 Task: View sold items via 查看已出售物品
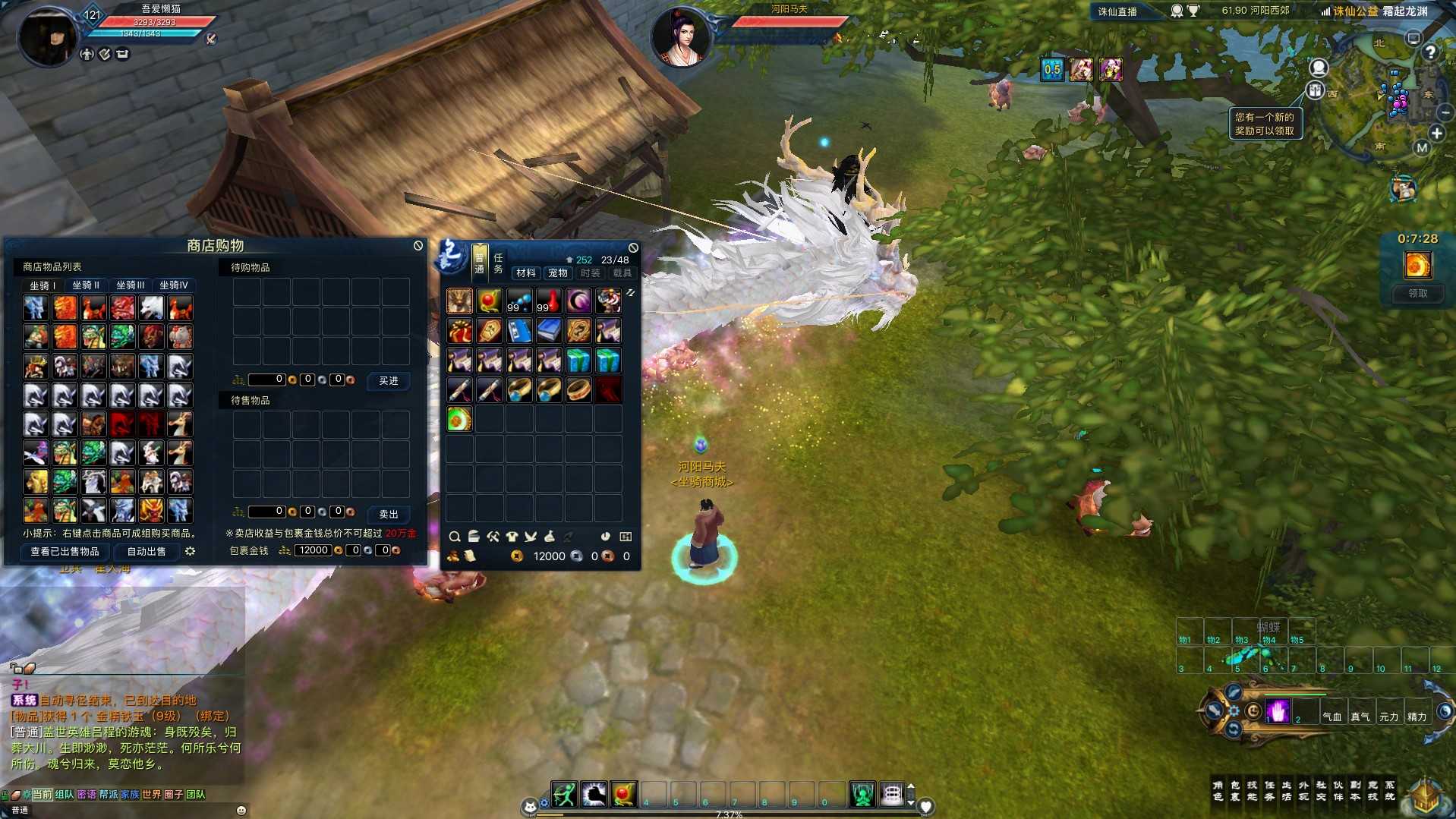tap(65, 552)
